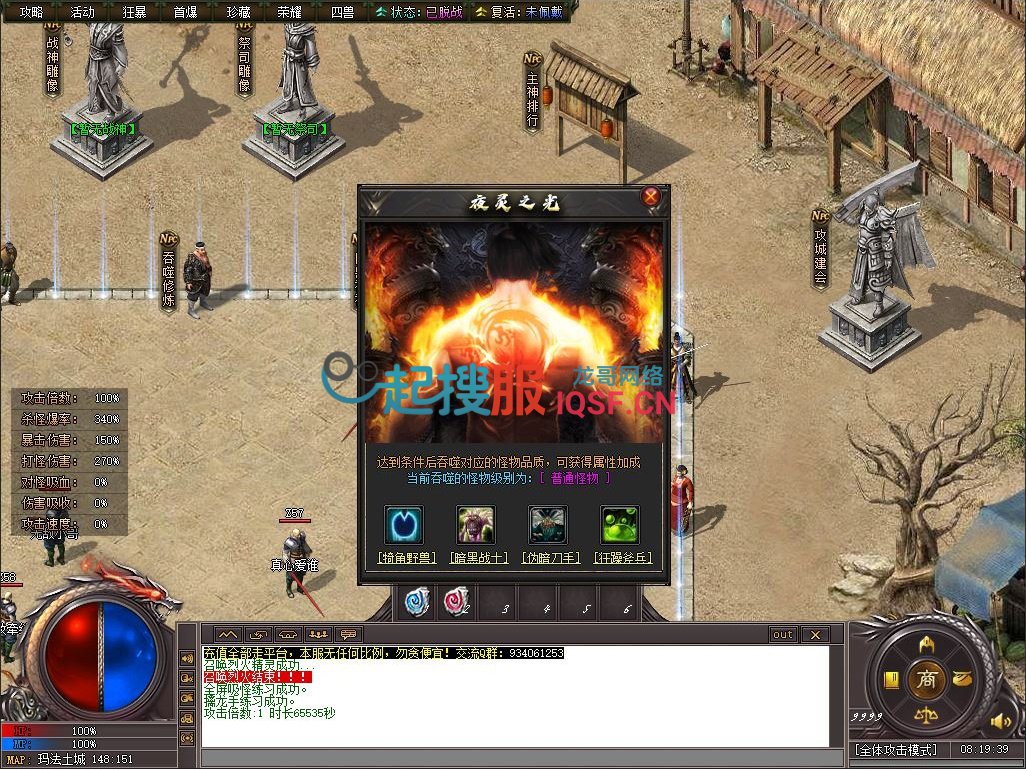Toggle sound with the speaker icon
The image size is (1026, 769).
(x=998, y=720)
